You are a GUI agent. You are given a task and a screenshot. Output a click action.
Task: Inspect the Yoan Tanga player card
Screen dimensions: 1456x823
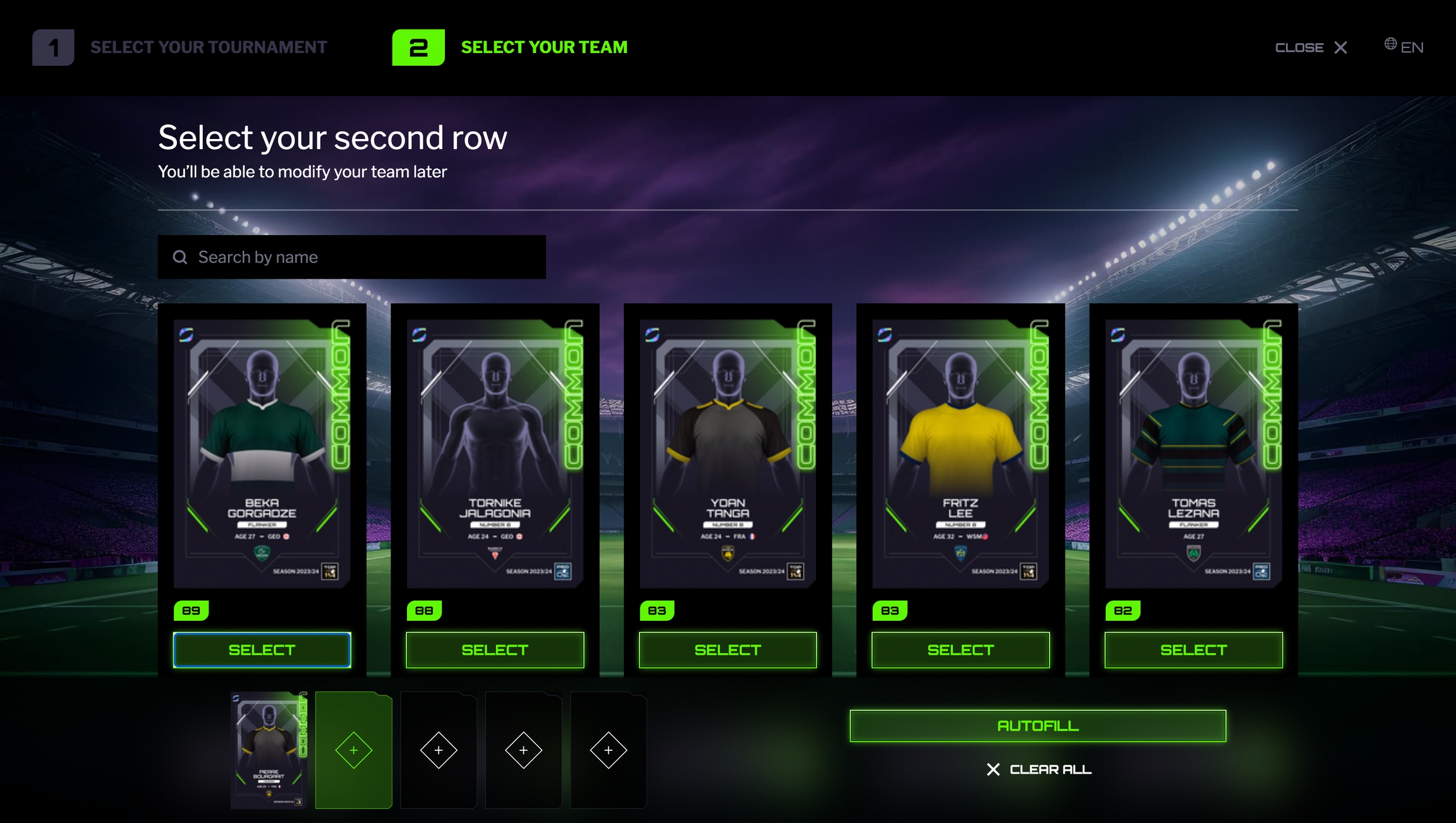point(727,453)
